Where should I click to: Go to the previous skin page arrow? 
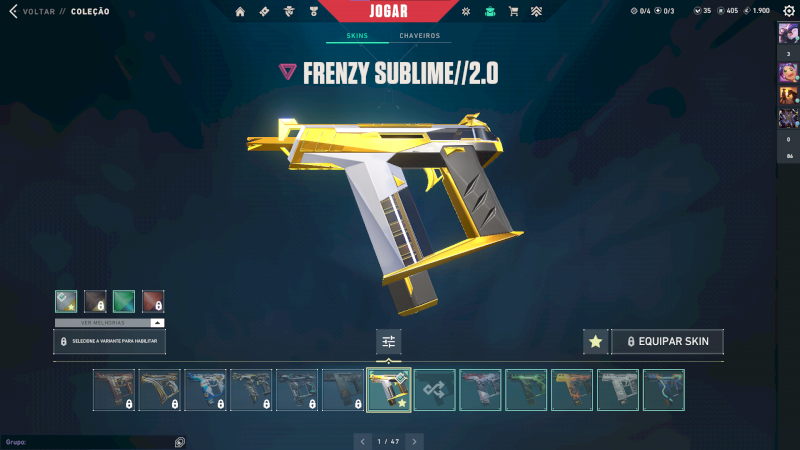click(361, 440)
